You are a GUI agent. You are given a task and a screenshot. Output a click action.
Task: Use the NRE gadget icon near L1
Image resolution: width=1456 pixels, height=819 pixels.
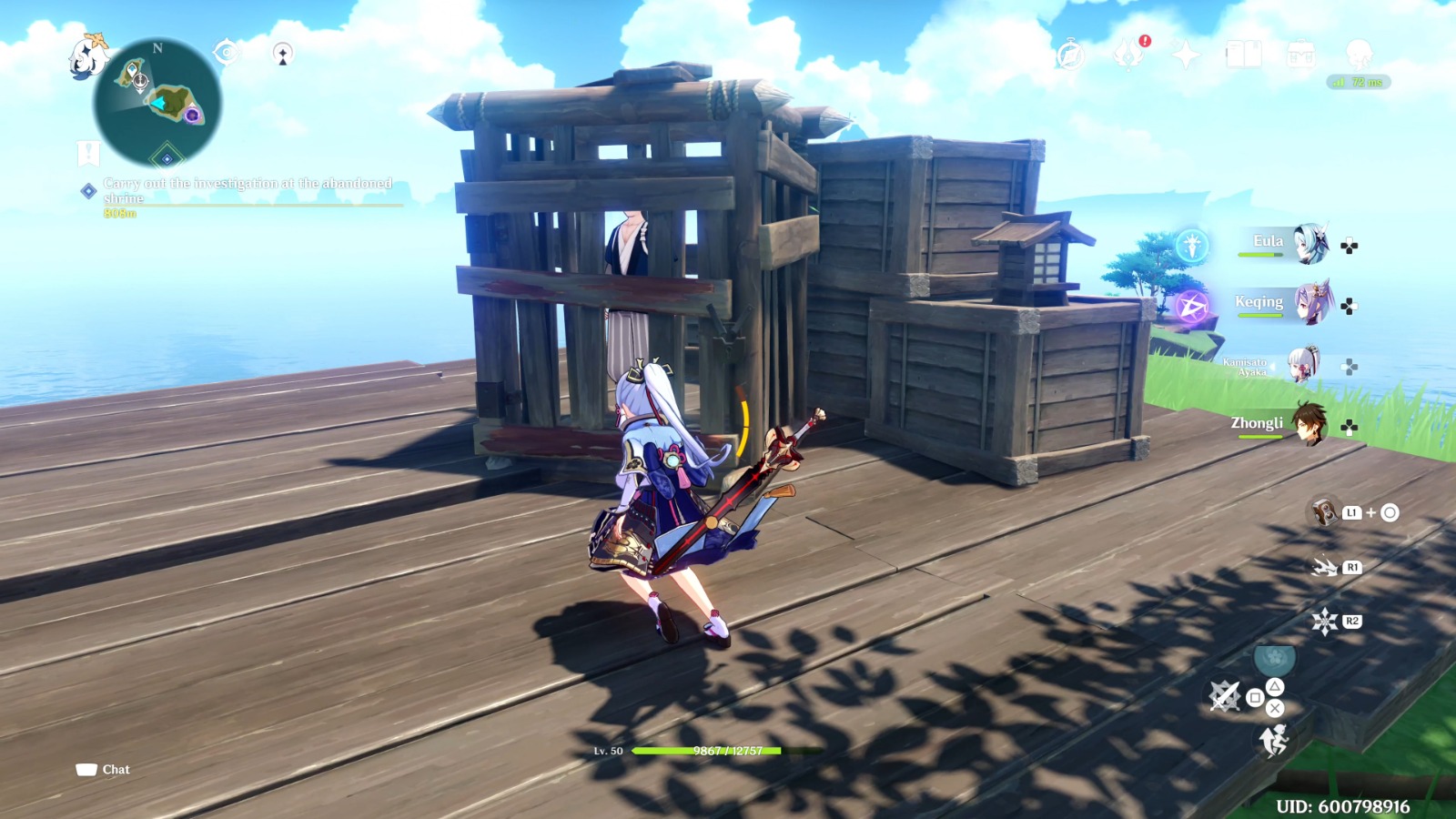1321,513
